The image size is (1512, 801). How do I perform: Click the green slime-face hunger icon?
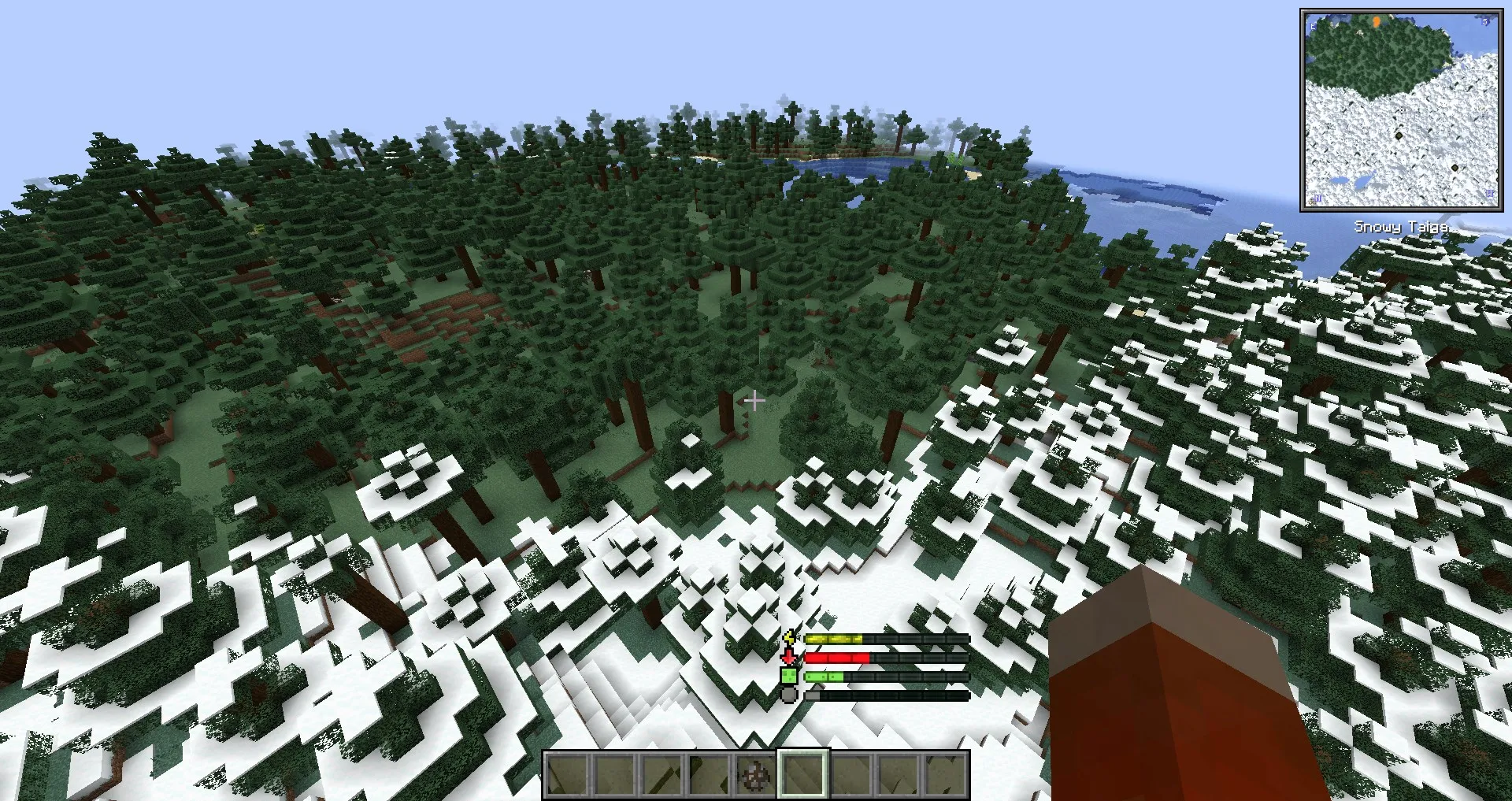click(789, 676)
